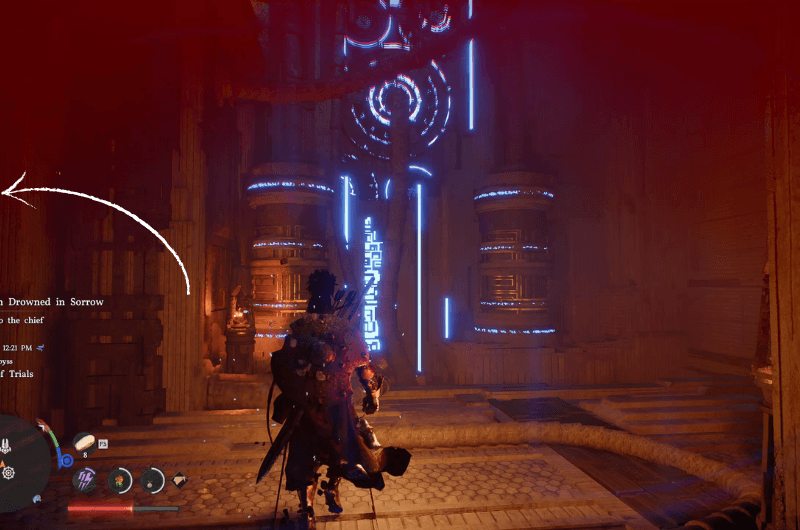Select the diamond-shaped item icon

[x=179, y=480]
